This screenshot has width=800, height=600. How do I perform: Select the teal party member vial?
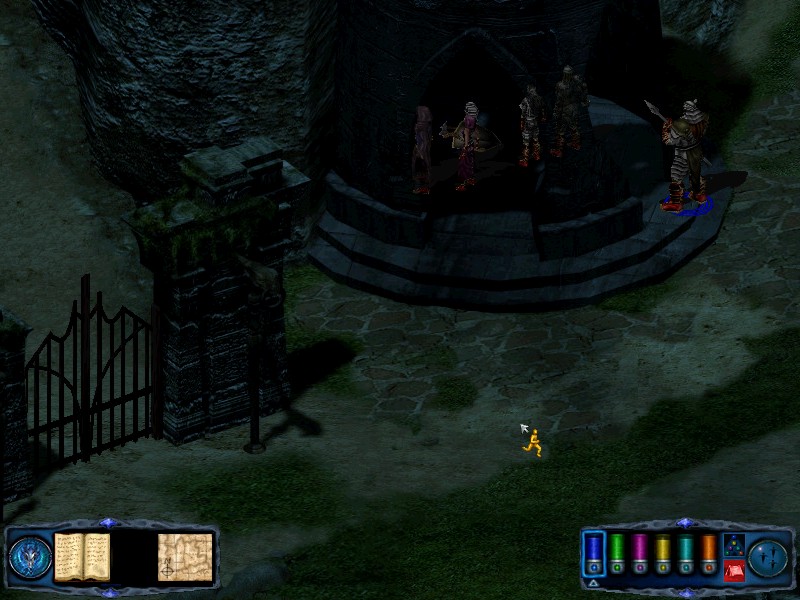click(685, 549)
